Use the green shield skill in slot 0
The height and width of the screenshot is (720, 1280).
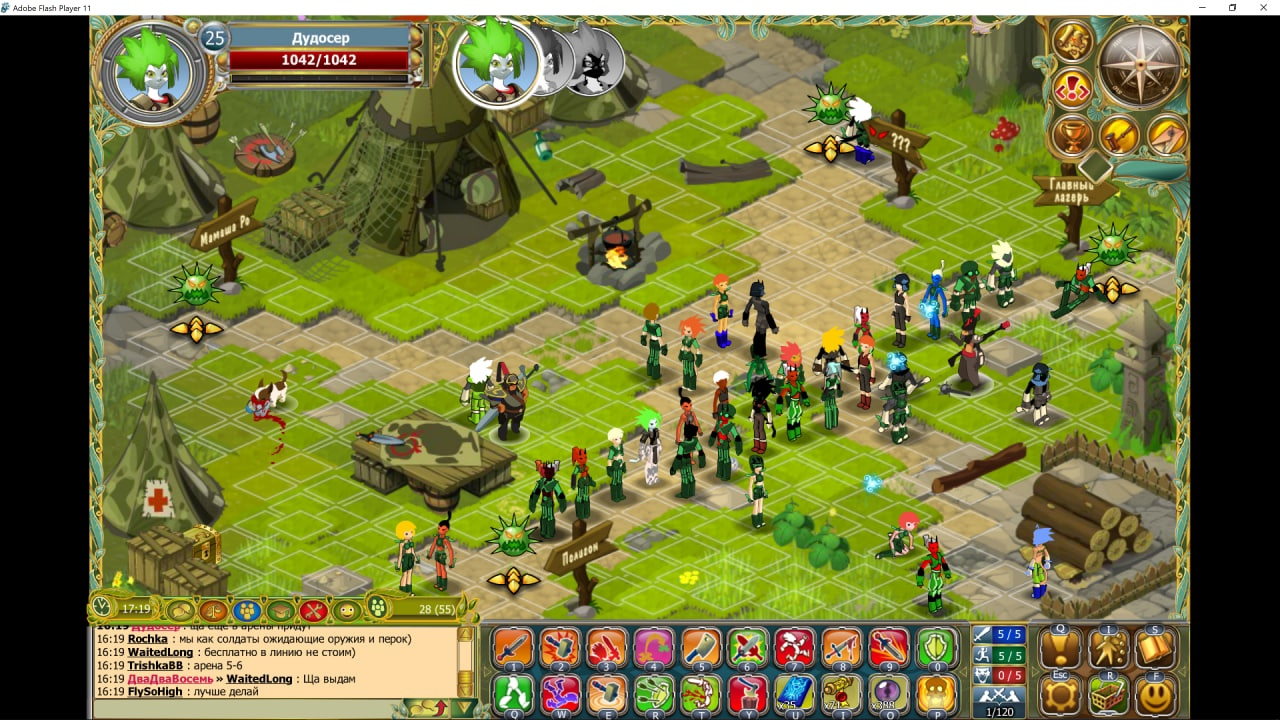pos(937,648)
